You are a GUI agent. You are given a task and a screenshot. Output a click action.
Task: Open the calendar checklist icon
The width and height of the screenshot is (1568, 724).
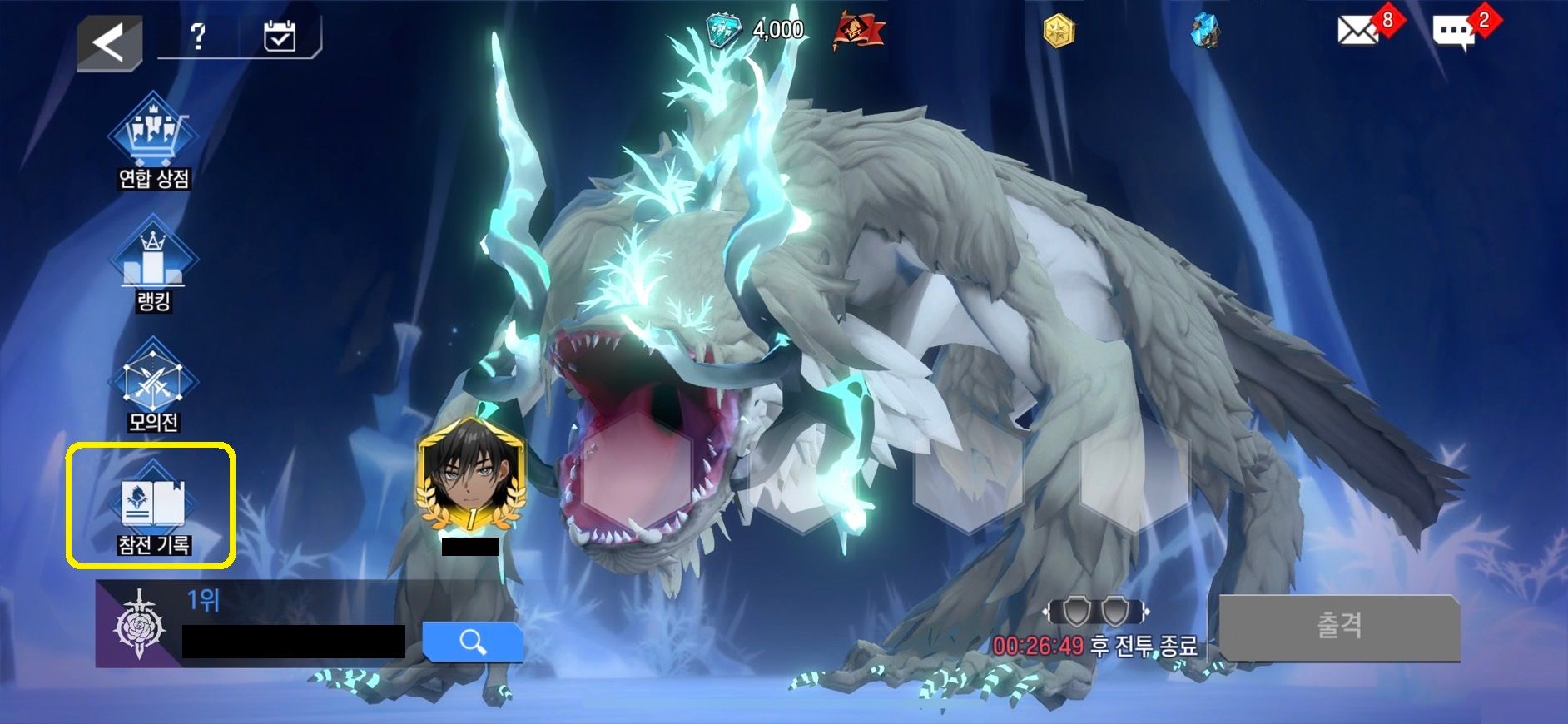pyautogui.click(x=280, y=37)
